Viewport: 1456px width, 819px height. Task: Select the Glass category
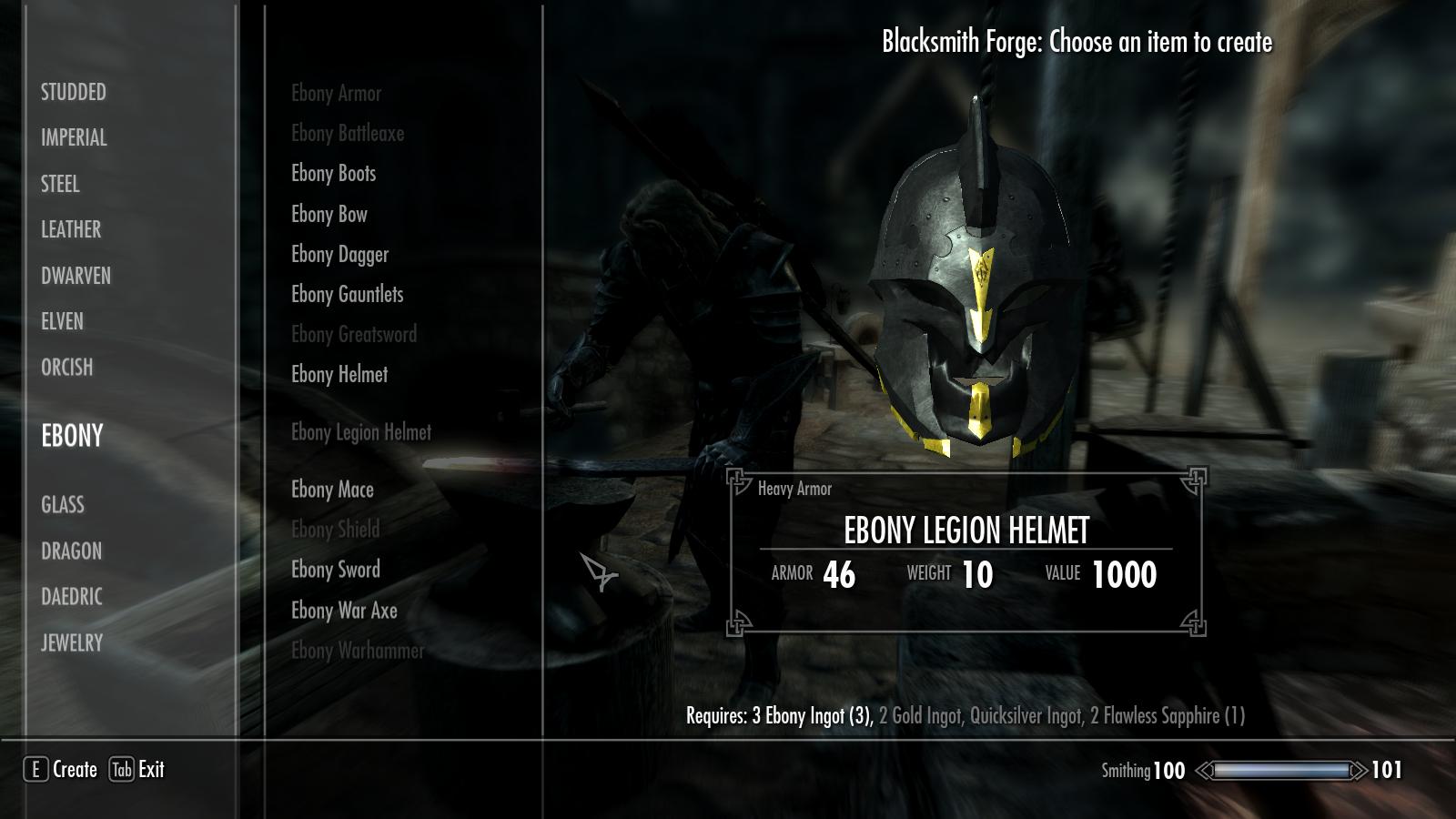pyautogui.click(x=63, y=504)
